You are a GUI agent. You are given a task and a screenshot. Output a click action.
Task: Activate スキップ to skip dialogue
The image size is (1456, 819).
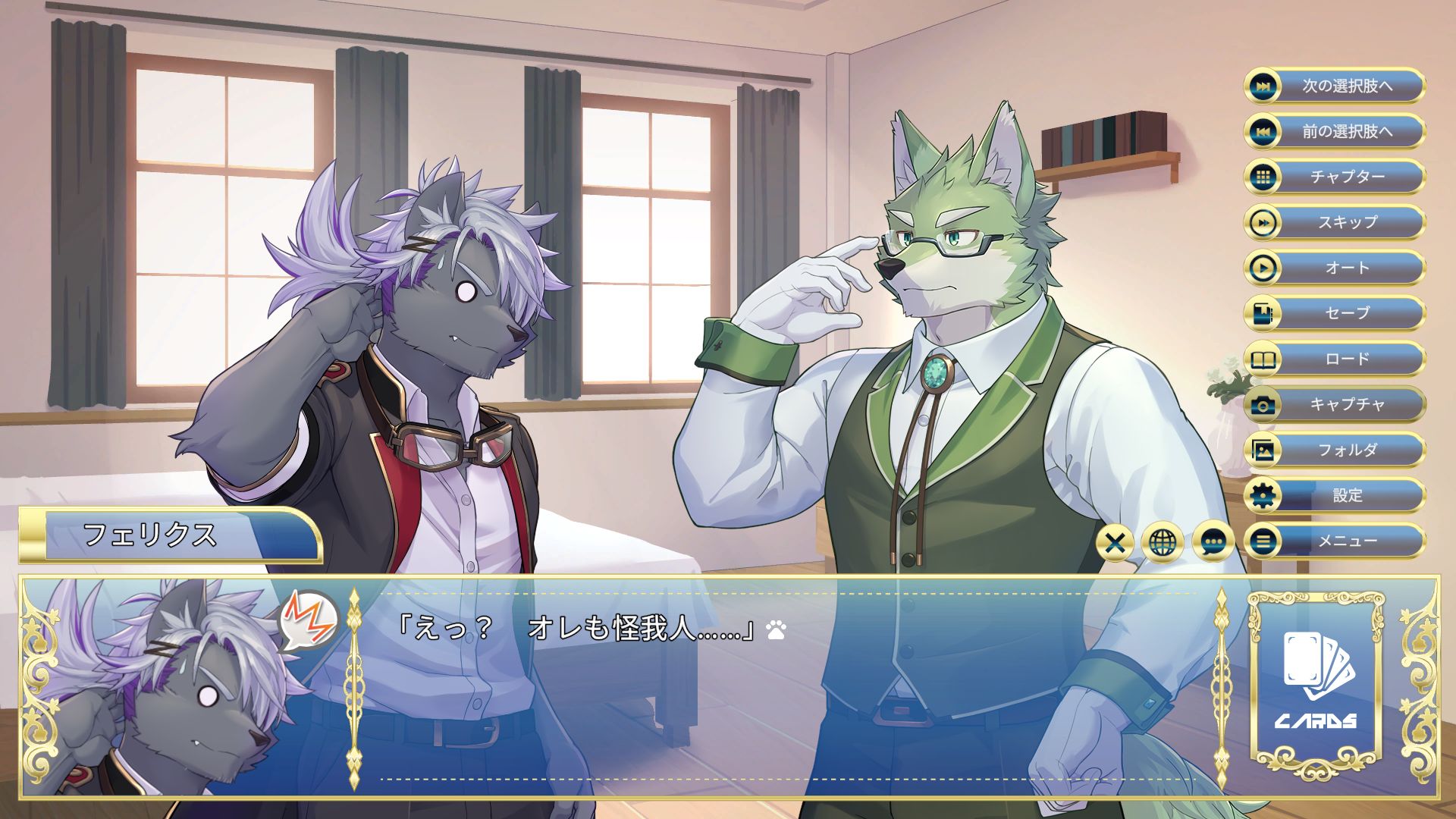pyautogui.click(x=1335, y=222)
